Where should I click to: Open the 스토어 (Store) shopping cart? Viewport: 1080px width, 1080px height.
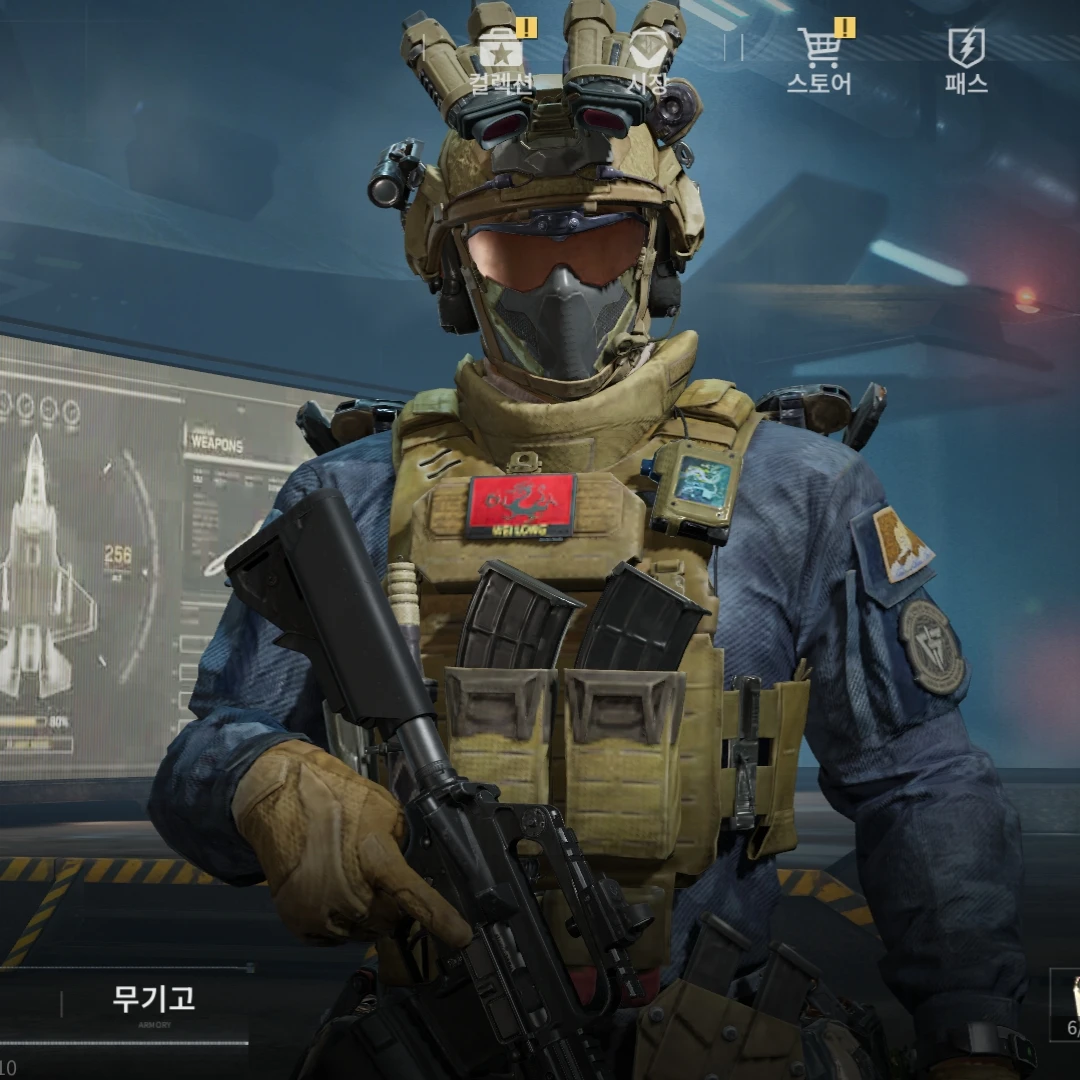coord(819,60)
